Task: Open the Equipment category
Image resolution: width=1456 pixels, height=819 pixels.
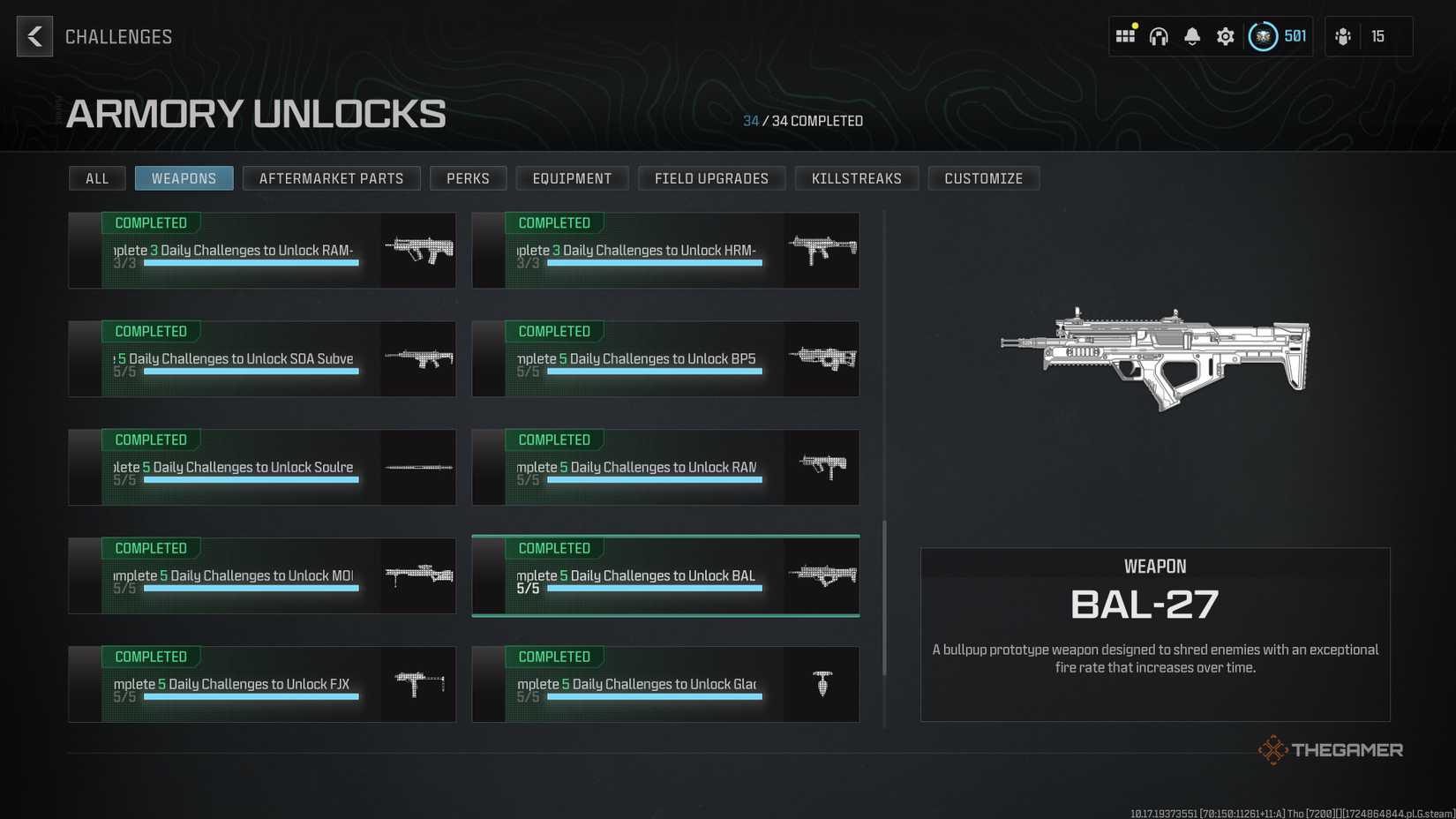Action: [x=572, y=177]
